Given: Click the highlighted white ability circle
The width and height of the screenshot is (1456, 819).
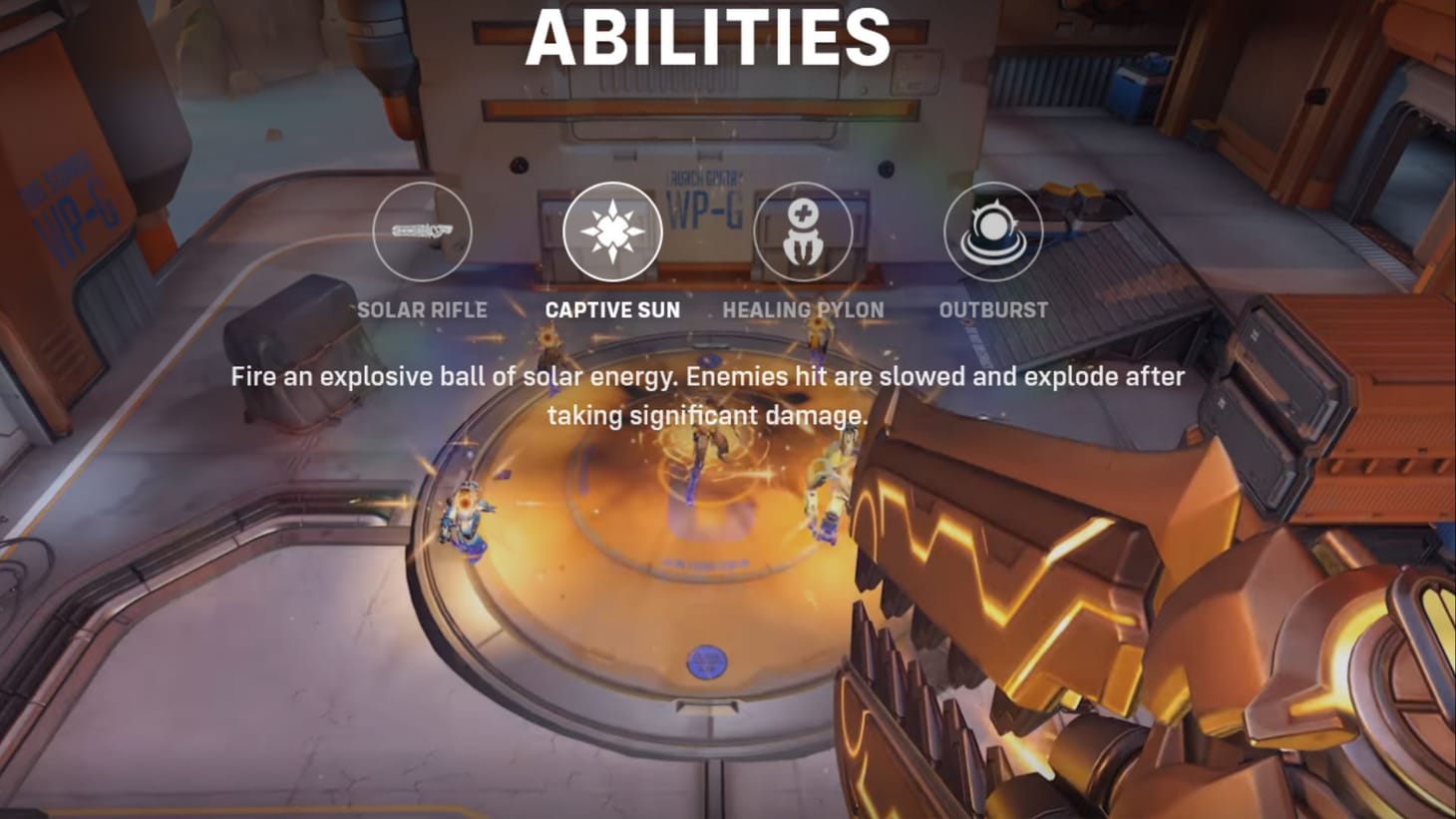Looking at the screenshot, I should click(612, 230).
